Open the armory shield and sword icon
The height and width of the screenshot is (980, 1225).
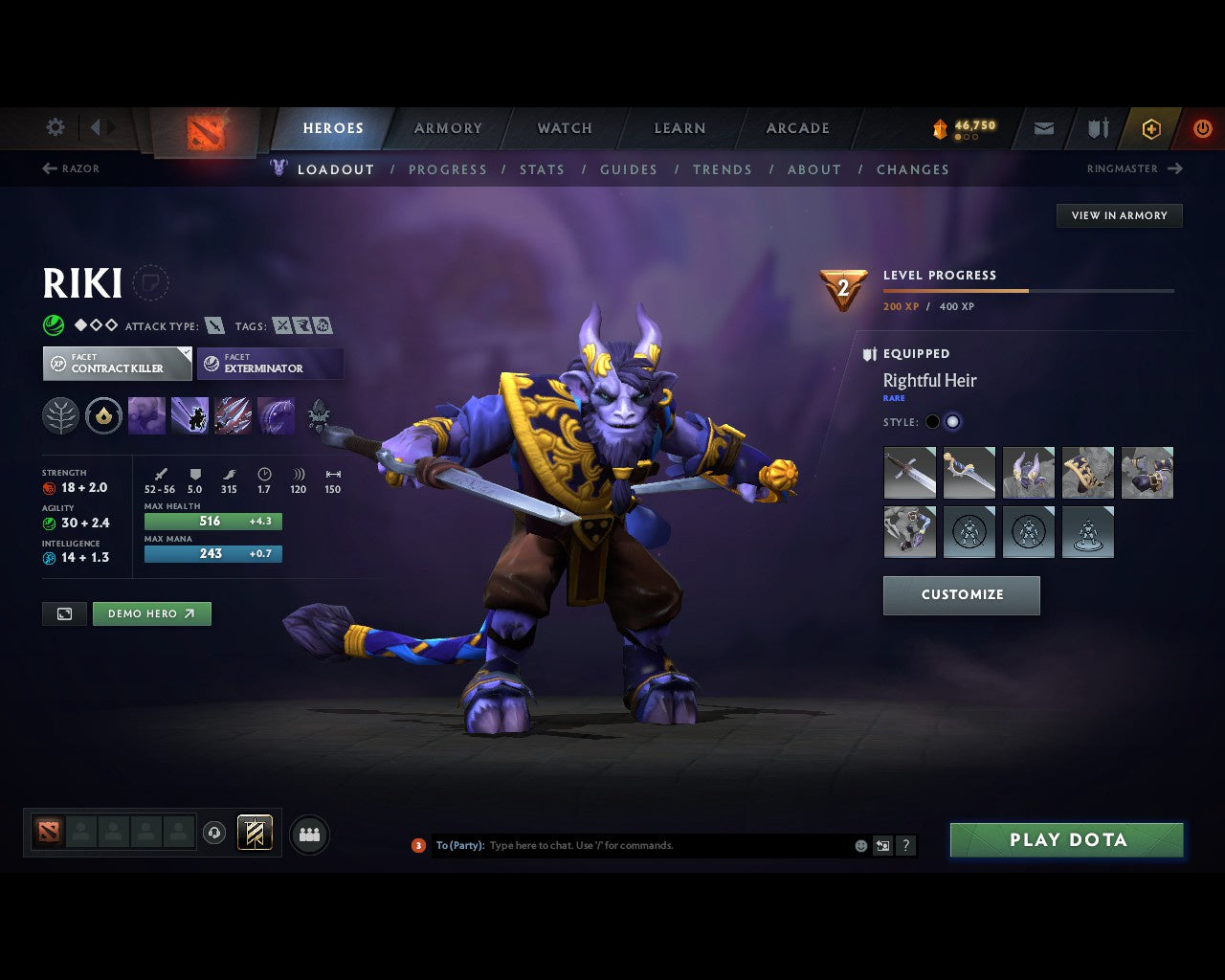(1097, 128)
